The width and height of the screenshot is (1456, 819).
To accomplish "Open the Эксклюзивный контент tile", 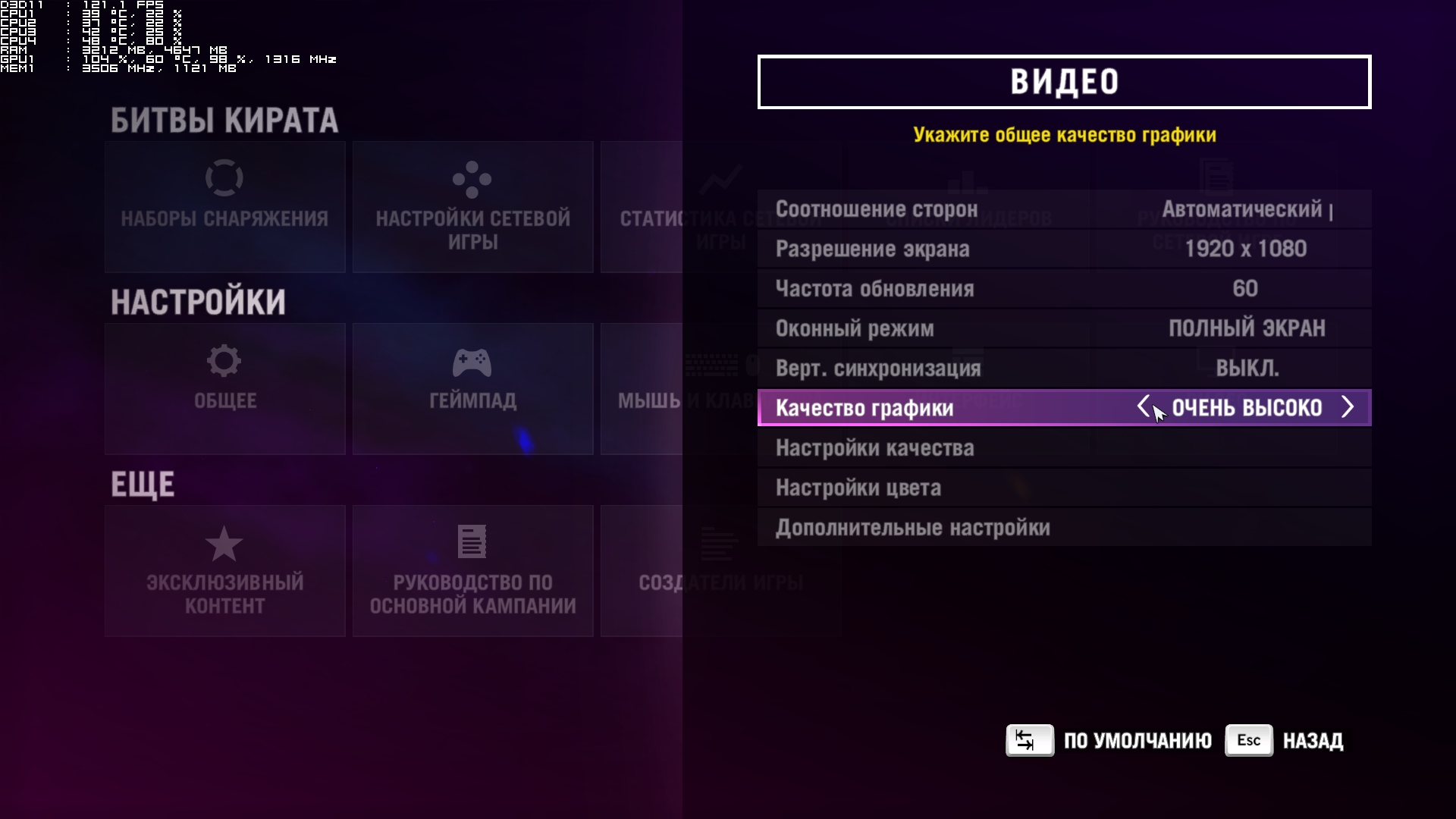I will point(224,571).
